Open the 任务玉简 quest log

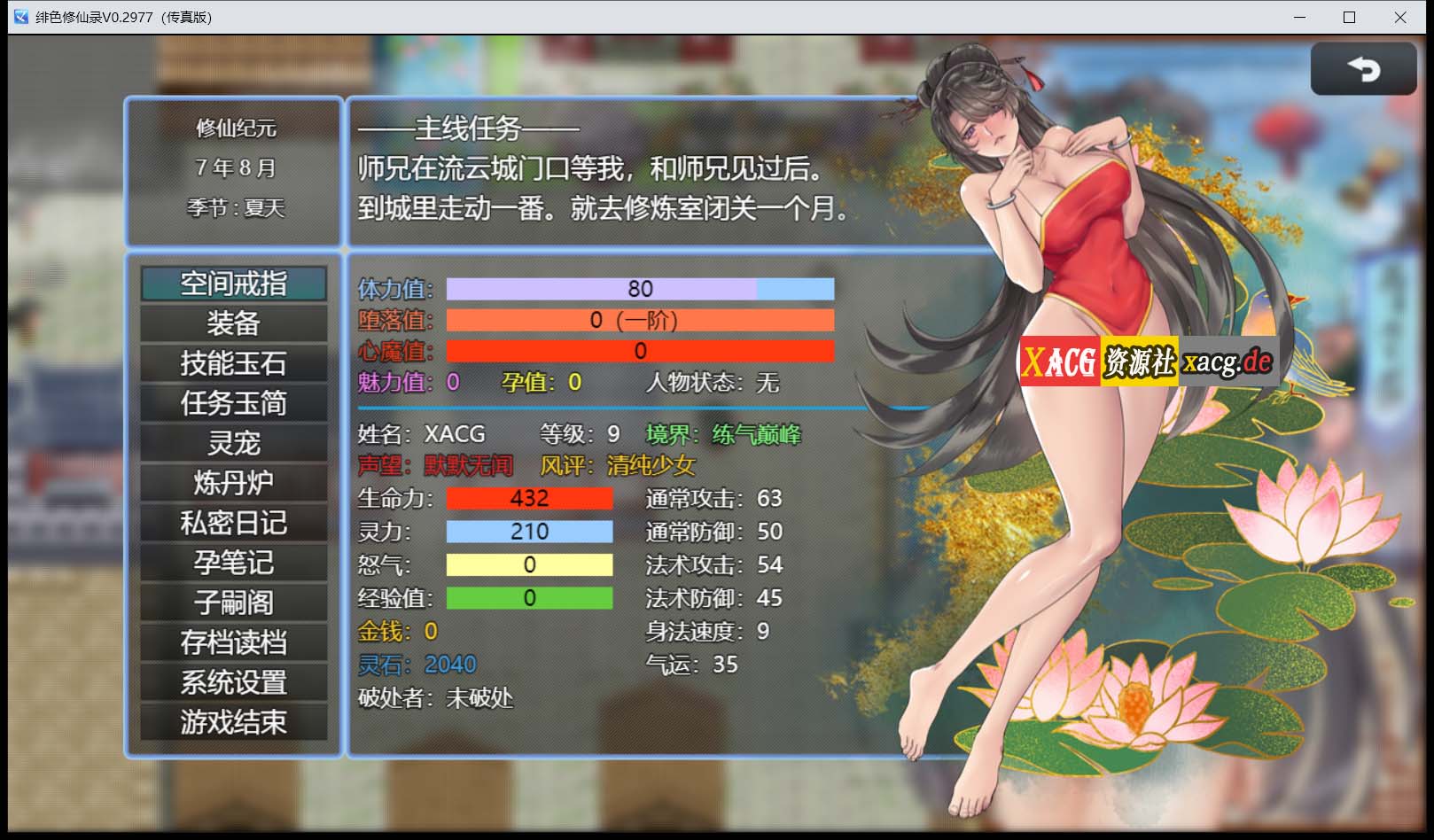coord(234,403)
